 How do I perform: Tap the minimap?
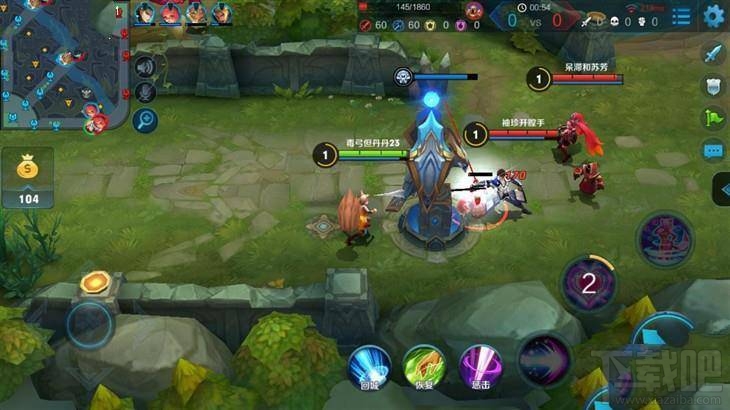pyautogui.click(x=60, y=66)
